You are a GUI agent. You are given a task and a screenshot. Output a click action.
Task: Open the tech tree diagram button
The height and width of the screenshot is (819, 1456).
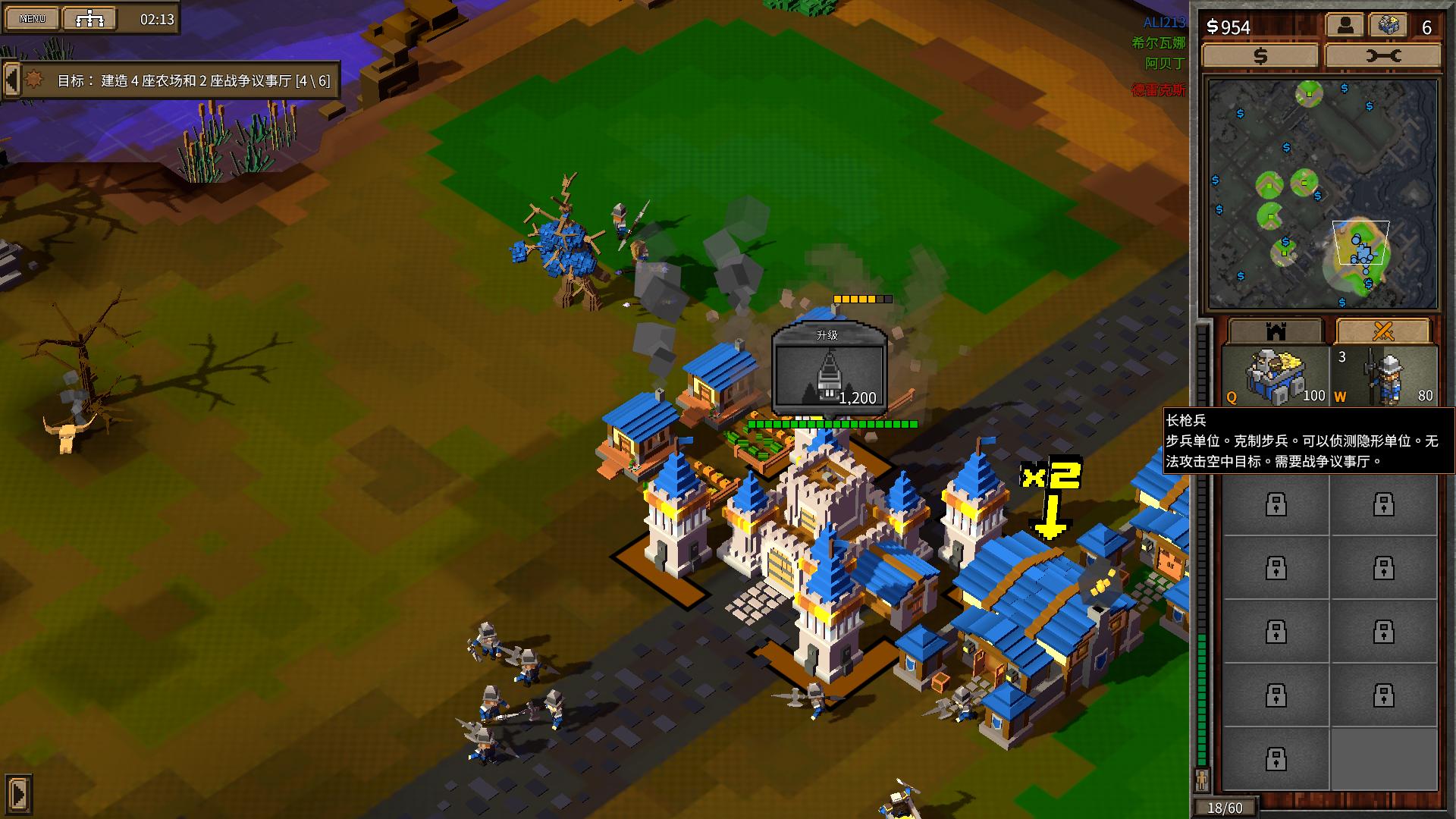click(89, 19)
